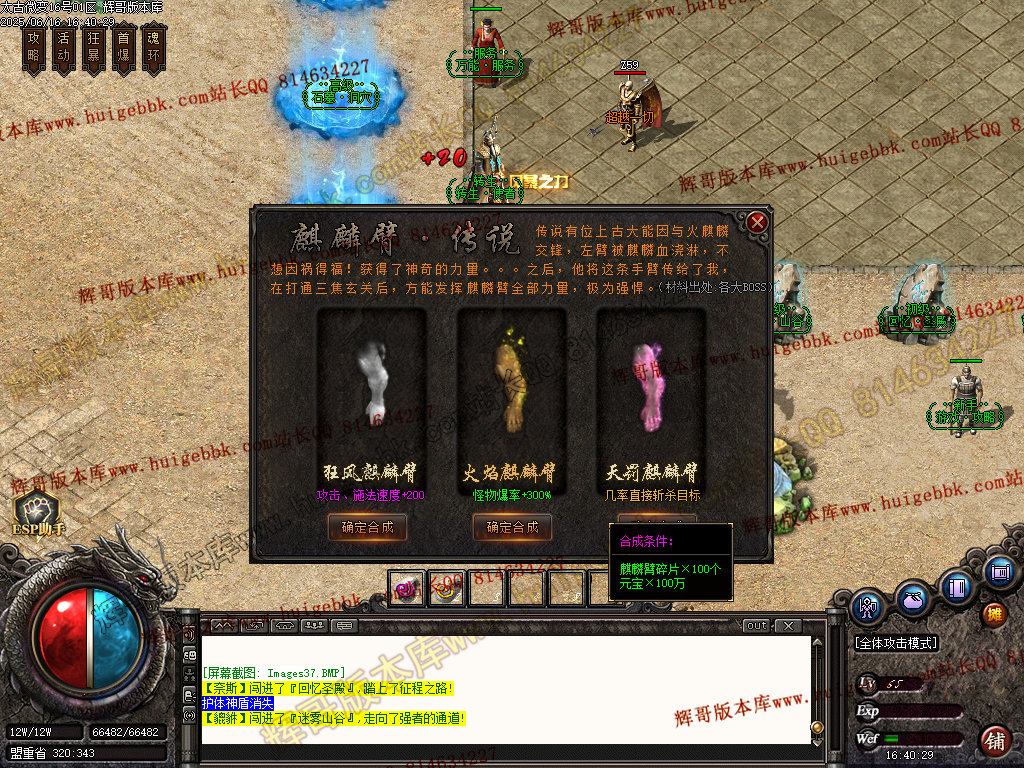This screenshot has height=768, width=1024.
Task: Confirm synthesis of 火焰麒麟臂
Action: [512, 527]
